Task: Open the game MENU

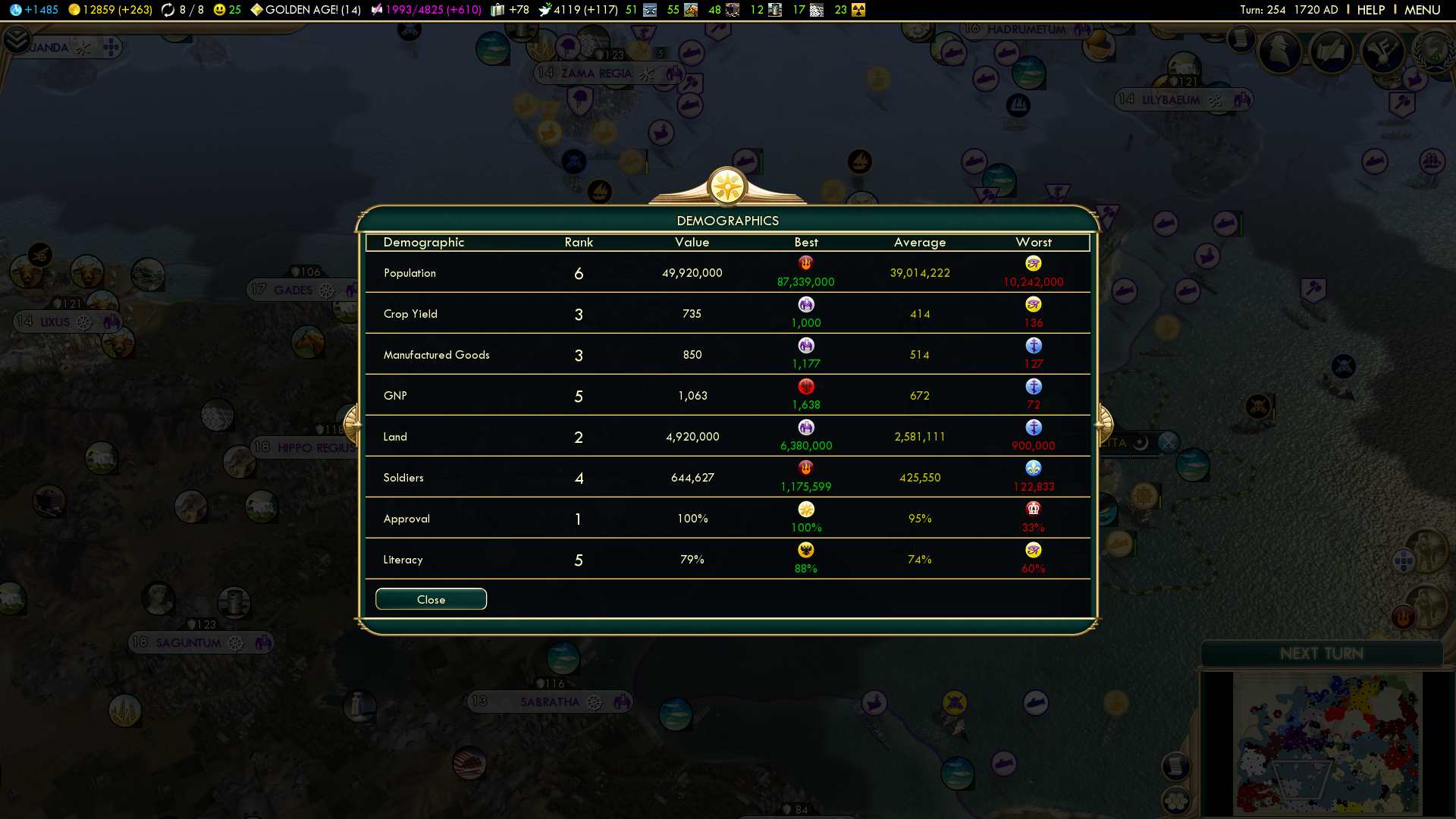Action: point(1422,10)
